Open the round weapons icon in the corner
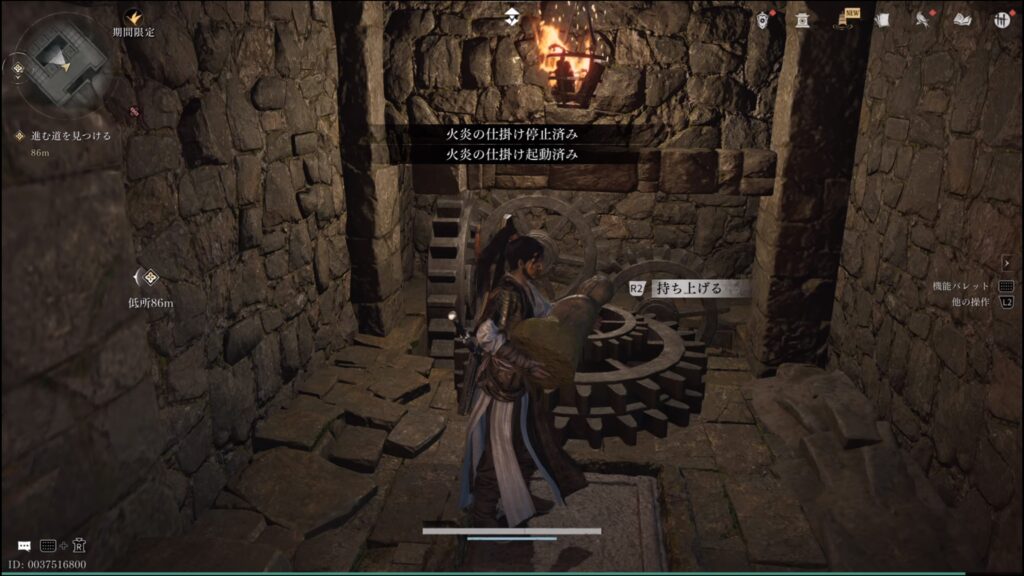Viewport: 1024px width, 576px height. (1002, 20)
